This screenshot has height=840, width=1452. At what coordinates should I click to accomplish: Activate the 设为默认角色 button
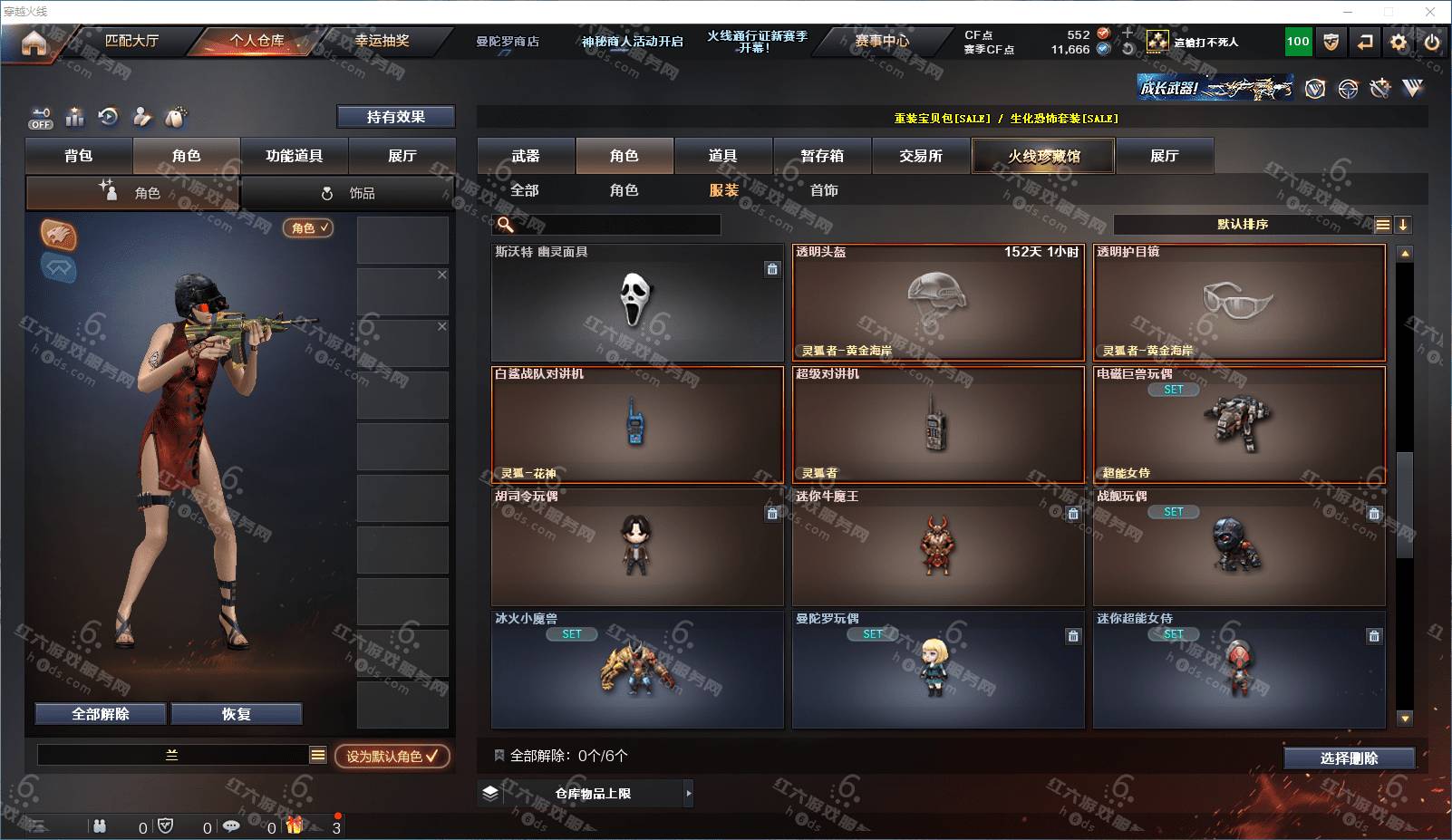pyautogui.click(x=392, y=756)
